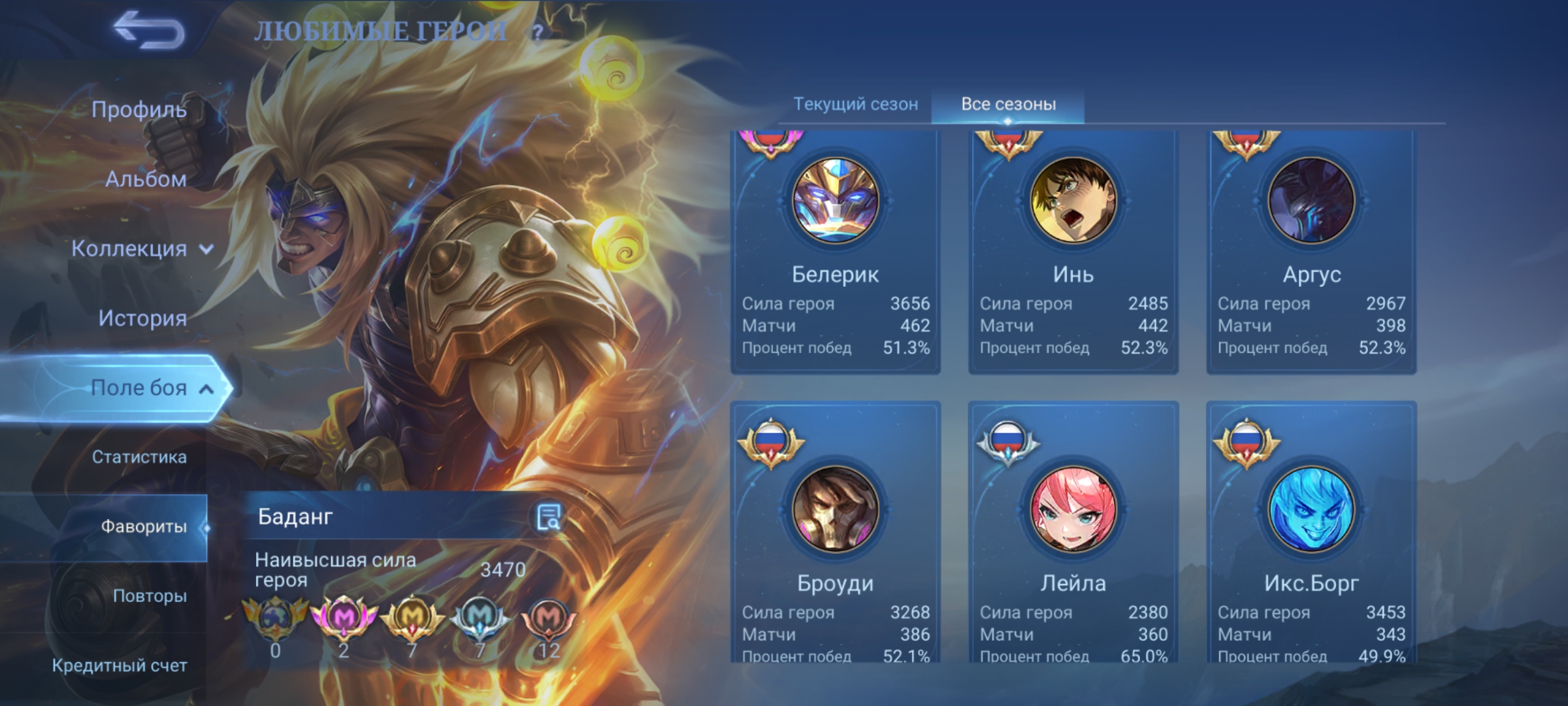Switch to the Текущий сезон tab
This screenshot has height=706, width=1568.
coord(855,105)
